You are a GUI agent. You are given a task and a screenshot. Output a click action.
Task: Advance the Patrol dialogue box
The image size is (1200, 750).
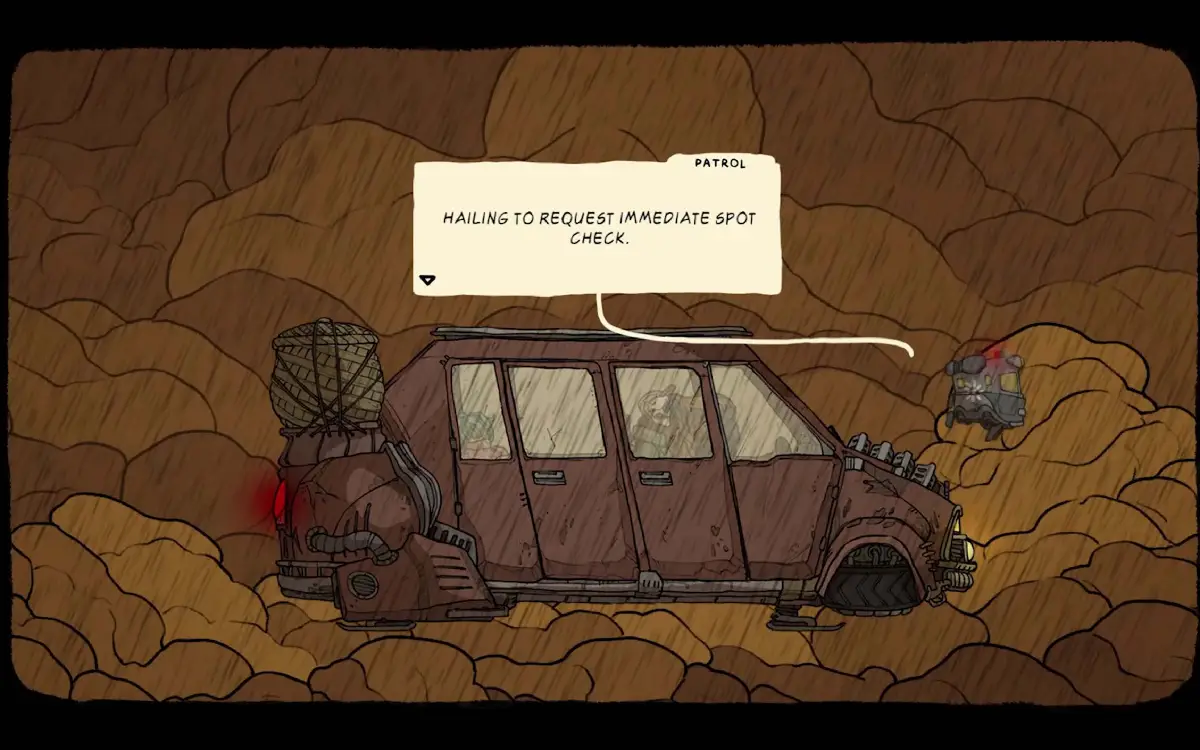597,228
